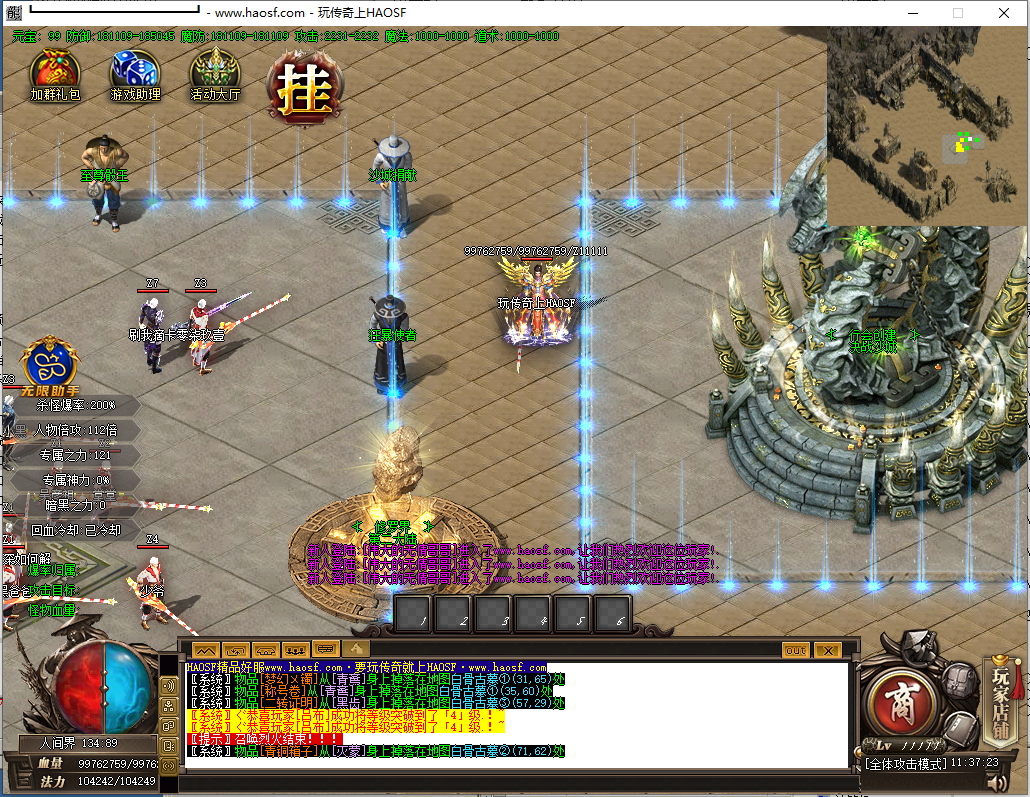Select the house-shaped chat tab

pos(354,649)
